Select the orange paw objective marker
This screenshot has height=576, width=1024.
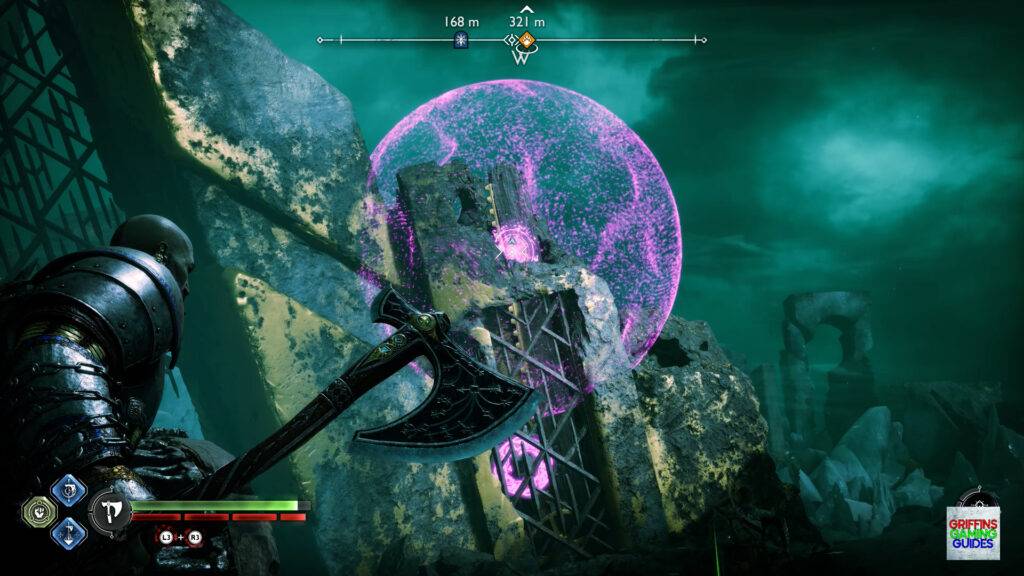pyautogui.click(x=527, y=40)
